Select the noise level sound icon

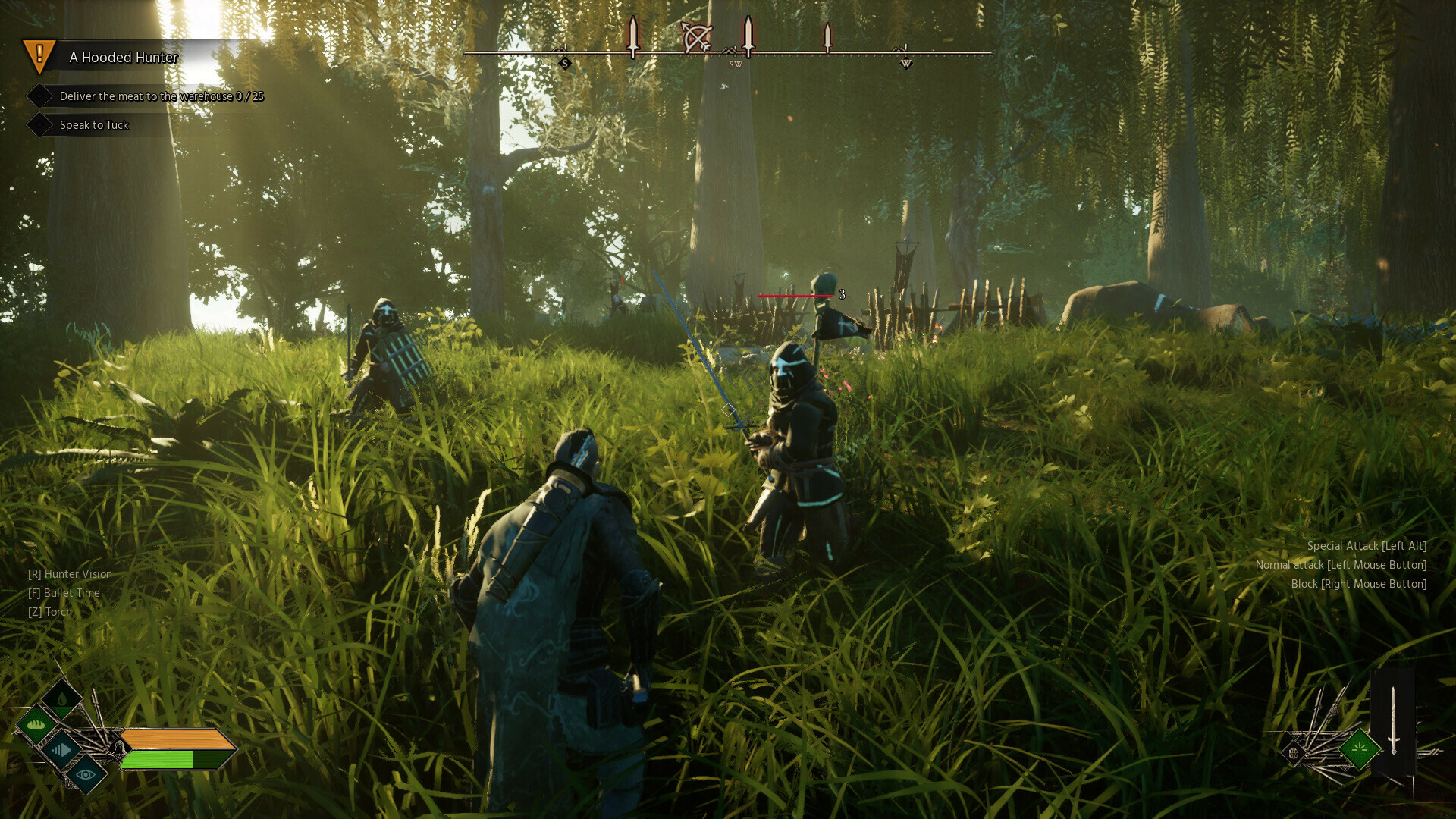click(x=61, y=750)
